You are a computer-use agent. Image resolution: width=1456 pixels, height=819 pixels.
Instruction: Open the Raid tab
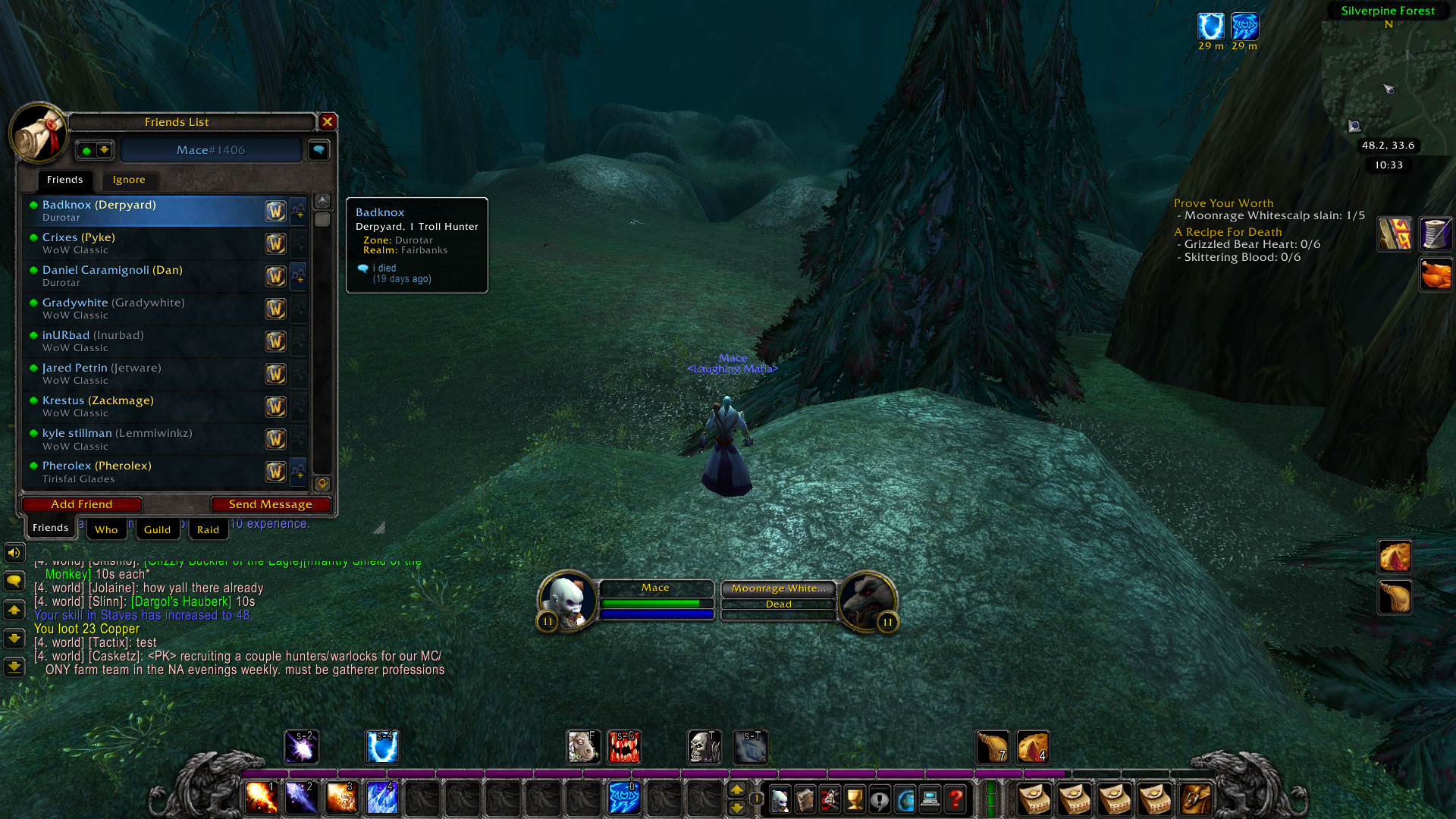[x=208, y=529]
